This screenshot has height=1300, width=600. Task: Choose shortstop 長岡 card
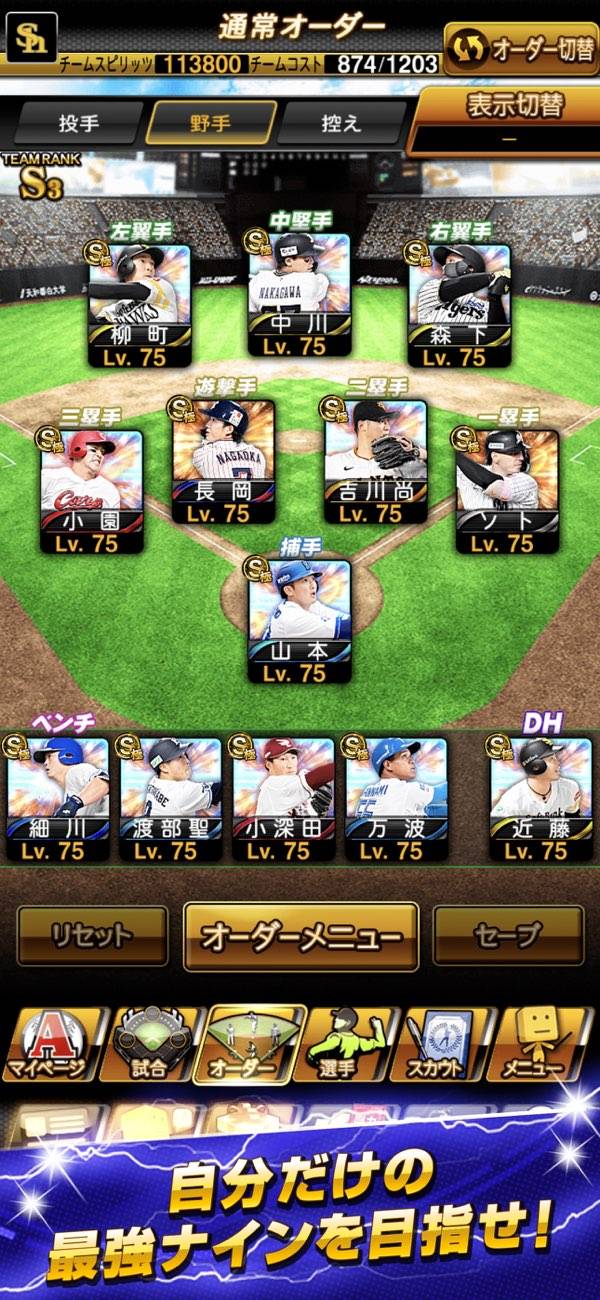click(x=223, y=462)
